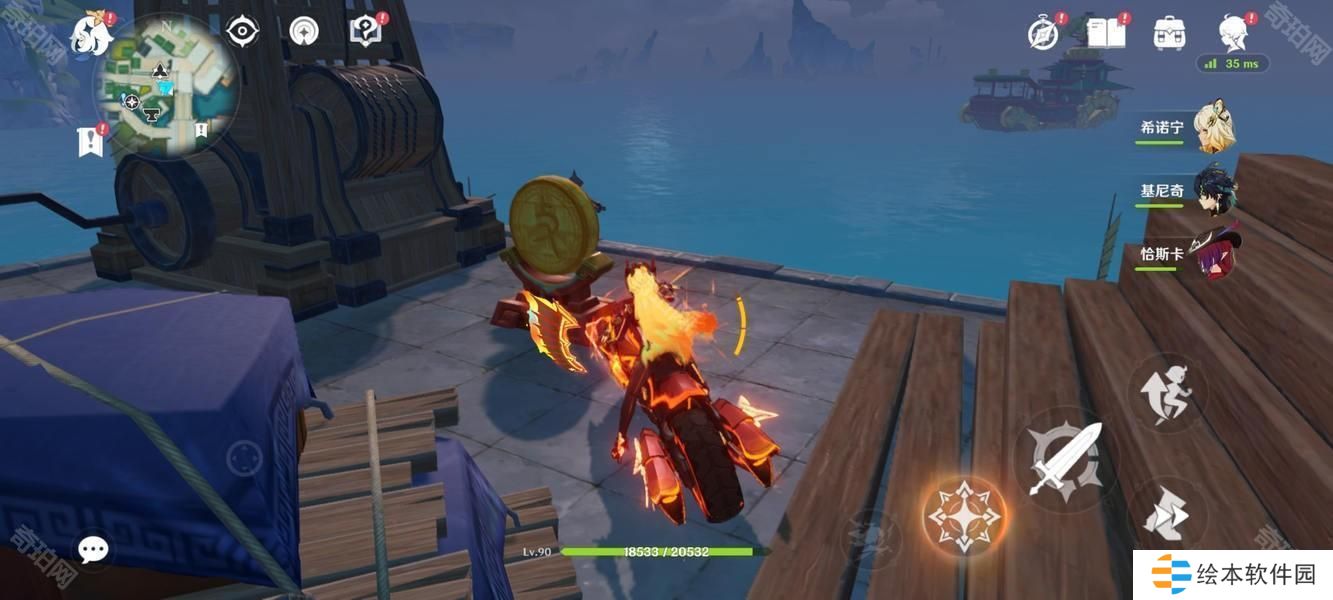Open the adventurer handbook book icon

(x=1107, y=33)
